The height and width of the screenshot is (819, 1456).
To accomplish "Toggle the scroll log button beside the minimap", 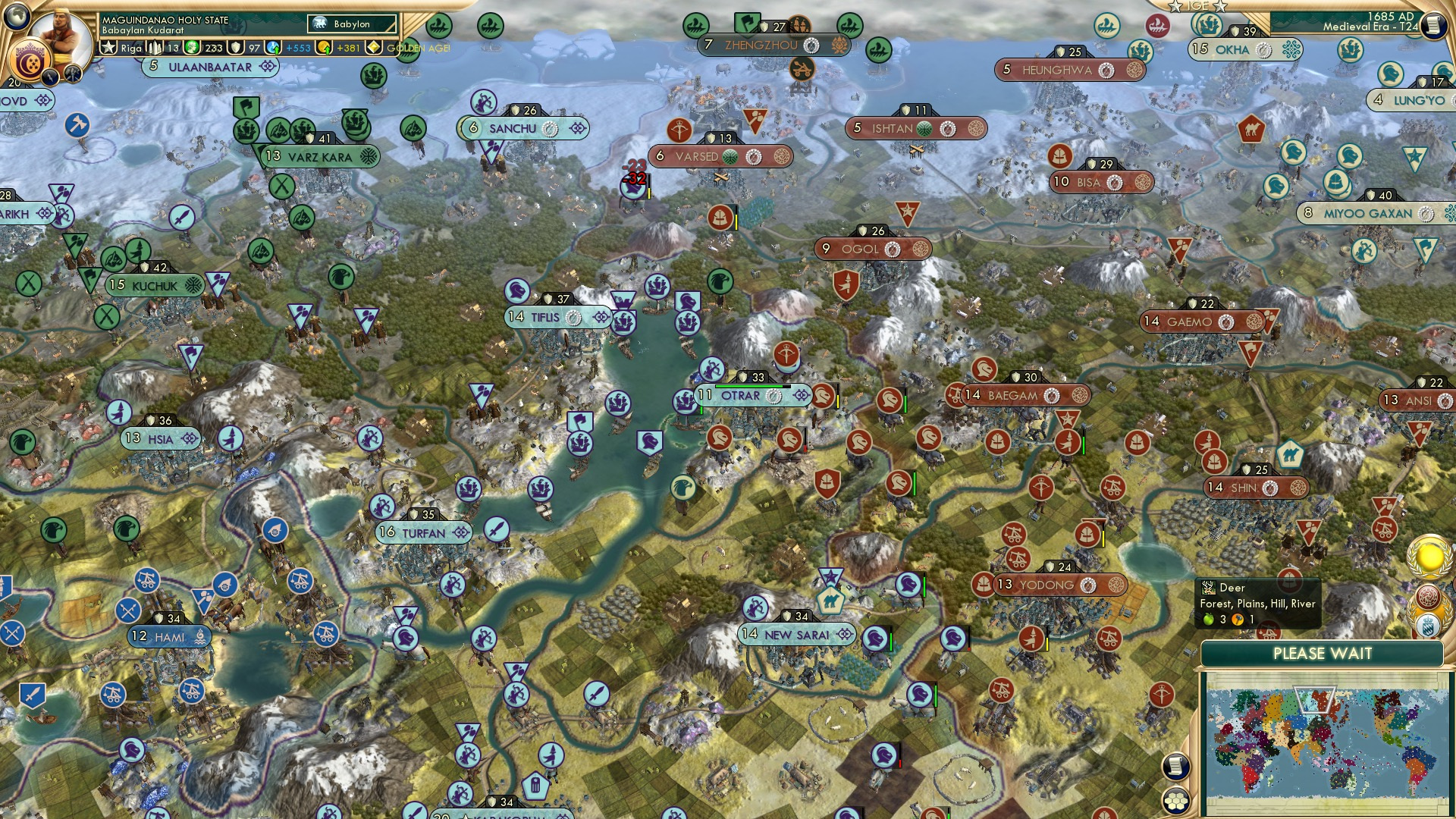I will (1176, 767).
